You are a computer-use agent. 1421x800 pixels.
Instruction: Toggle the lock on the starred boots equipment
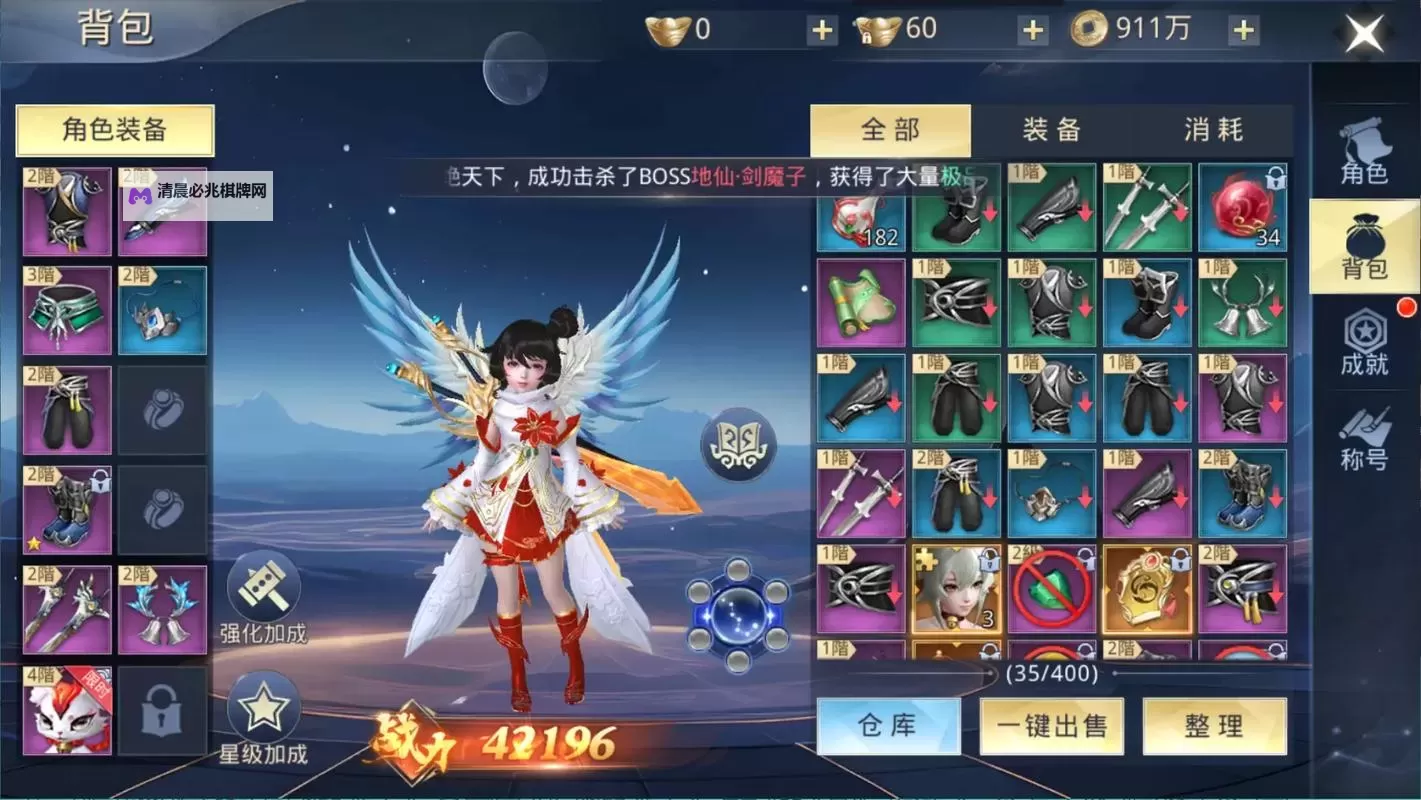click(99, 481)
